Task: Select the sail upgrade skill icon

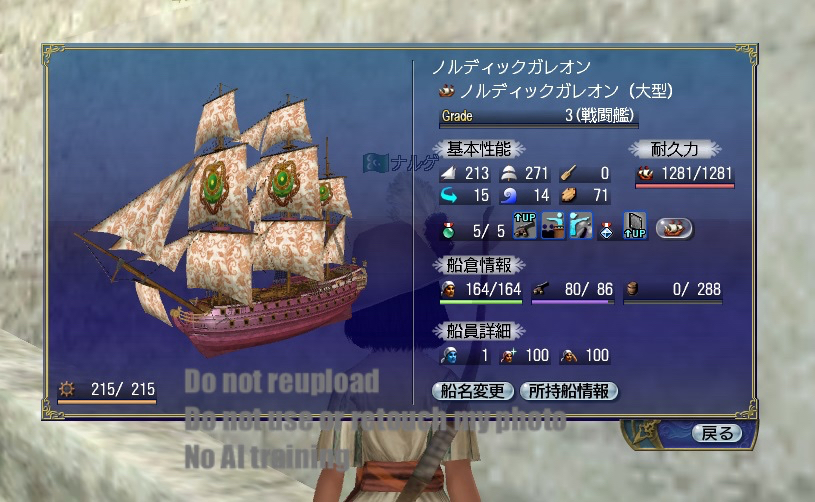Action: [635, 228]
